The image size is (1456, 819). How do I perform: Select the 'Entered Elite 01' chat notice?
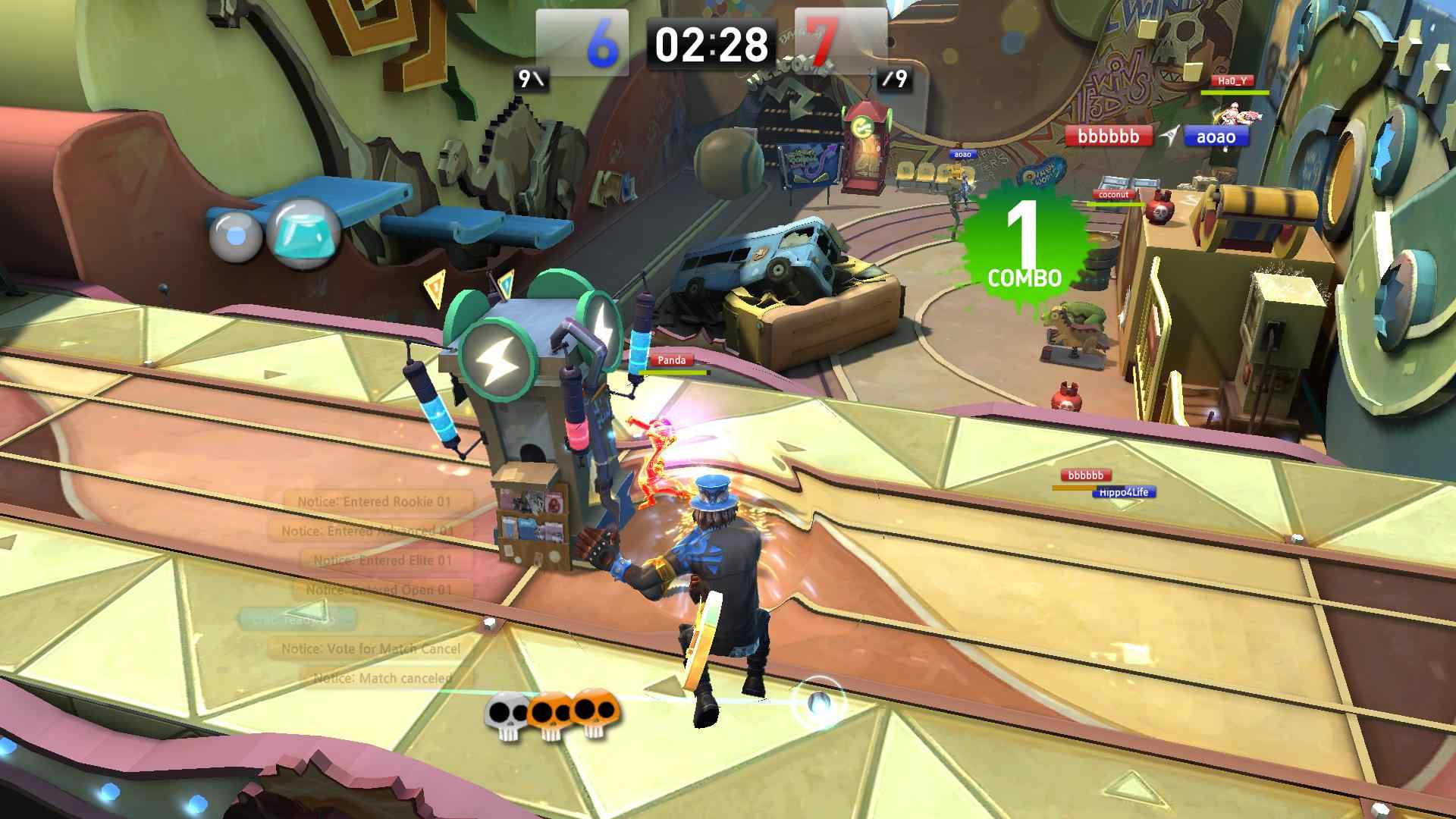[x=383, y=560]
